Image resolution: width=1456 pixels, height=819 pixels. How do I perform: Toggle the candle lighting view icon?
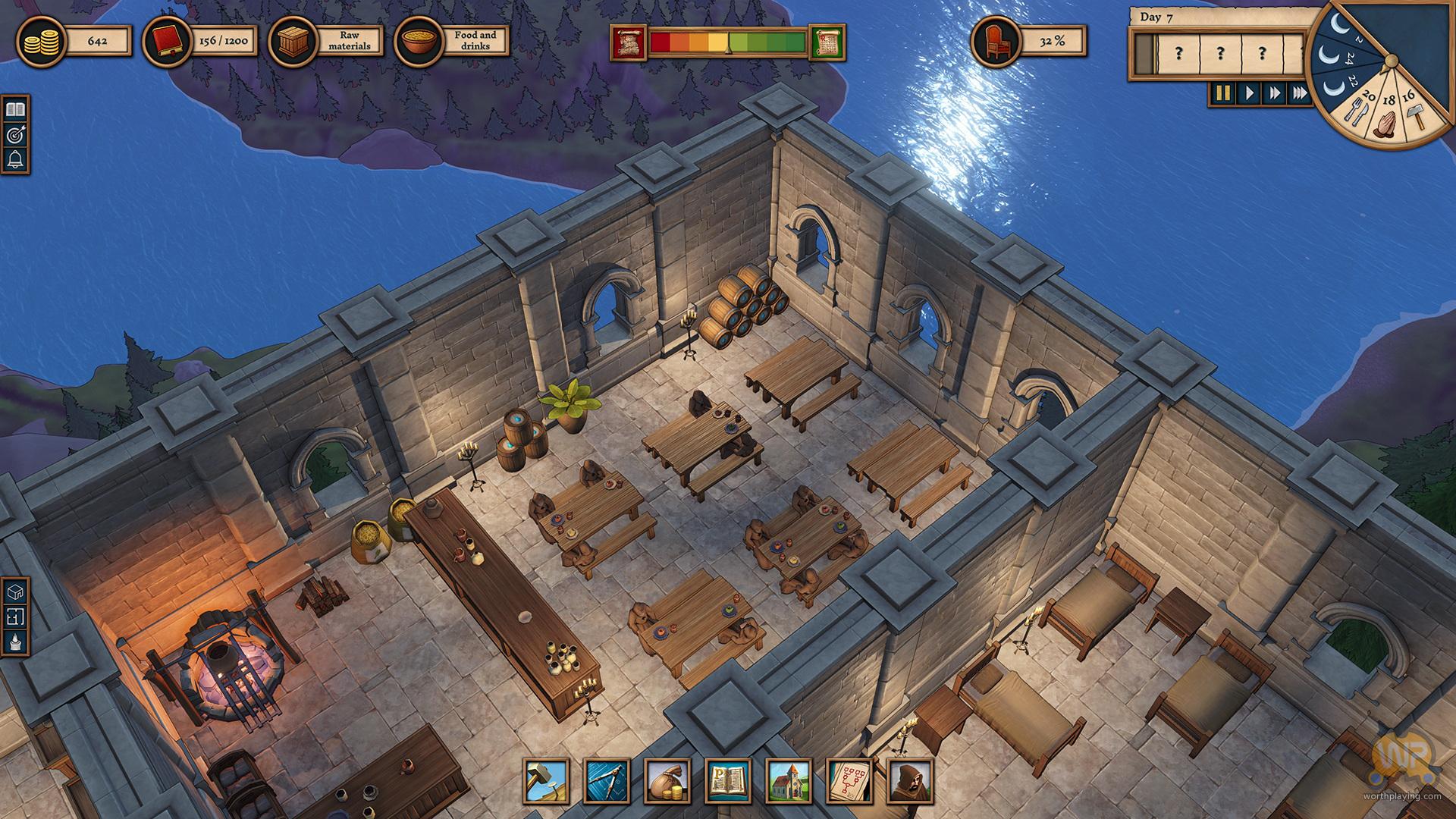[15, 642]
